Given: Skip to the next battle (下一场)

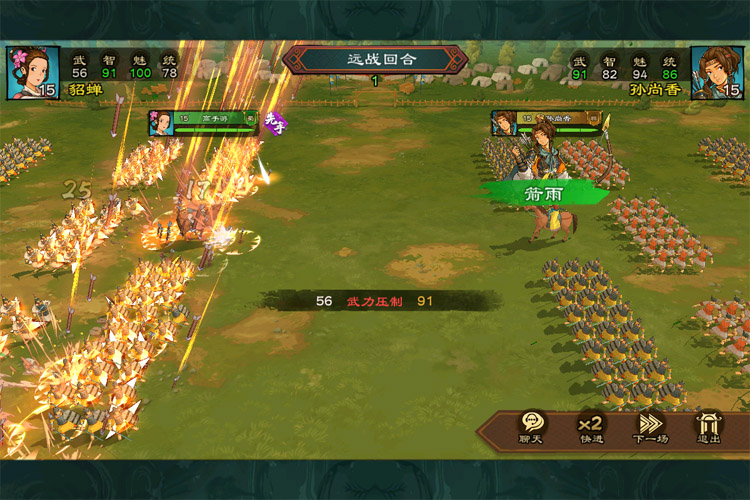Looking at the screenshot, I should 650,427.
